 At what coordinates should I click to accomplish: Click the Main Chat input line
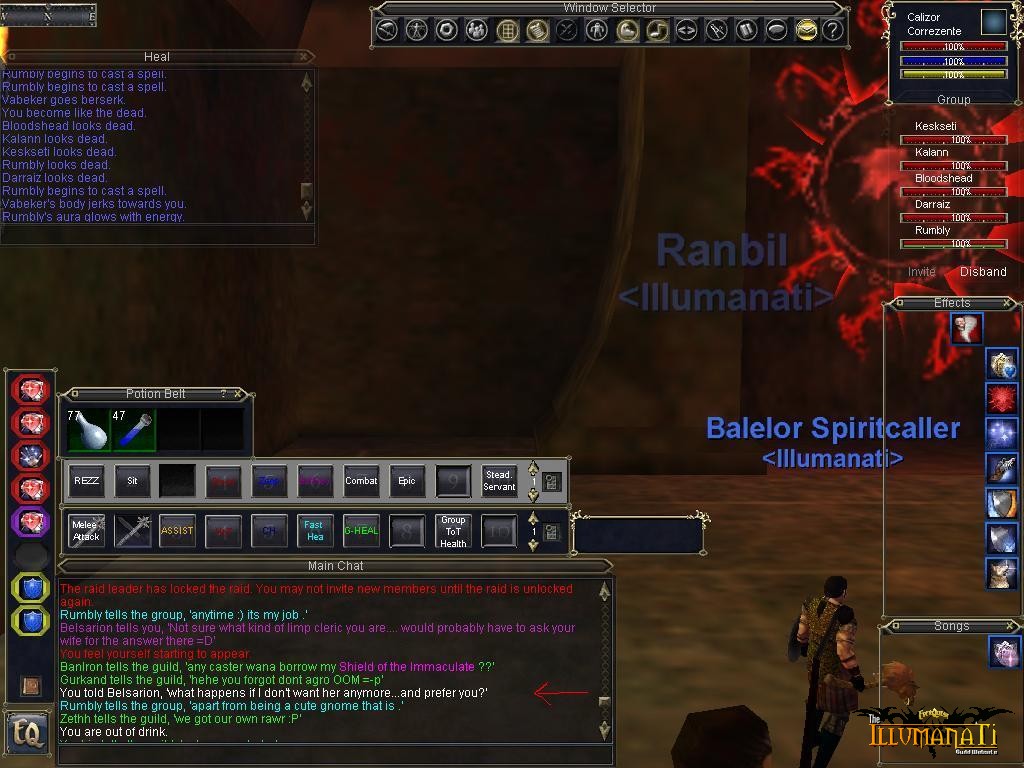(x=330, y=753)
